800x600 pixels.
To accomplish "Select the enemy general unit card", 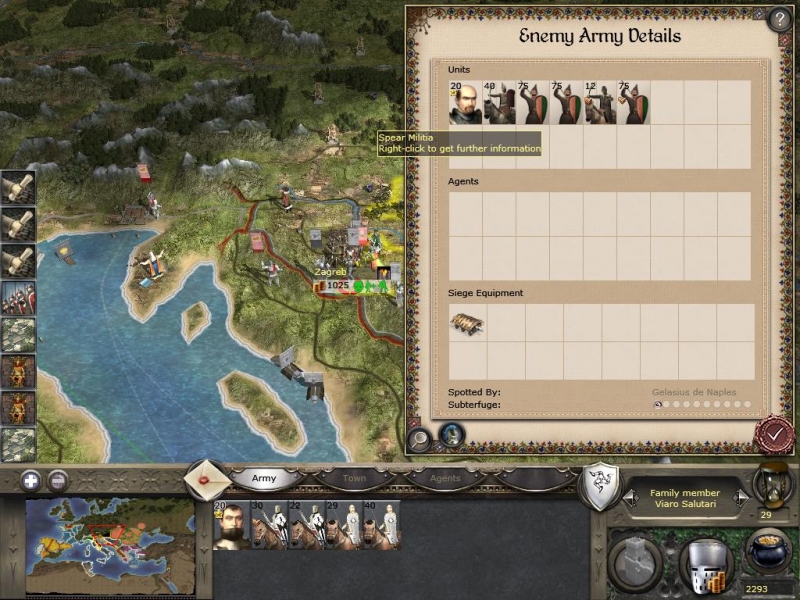I will [465, 103].
